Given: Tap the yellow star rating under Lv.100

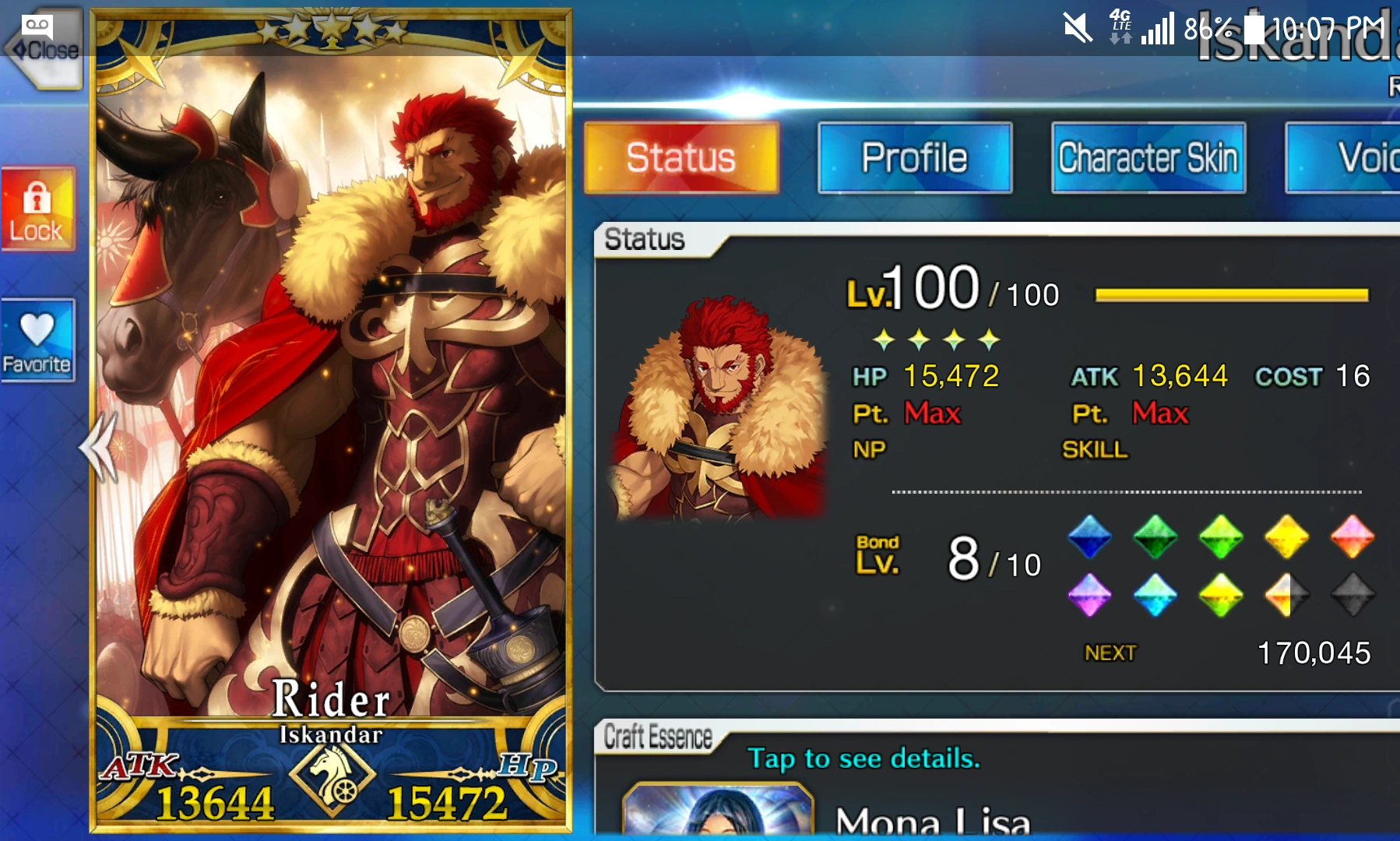Looking at the screenshot, I should tap(935, 338).
